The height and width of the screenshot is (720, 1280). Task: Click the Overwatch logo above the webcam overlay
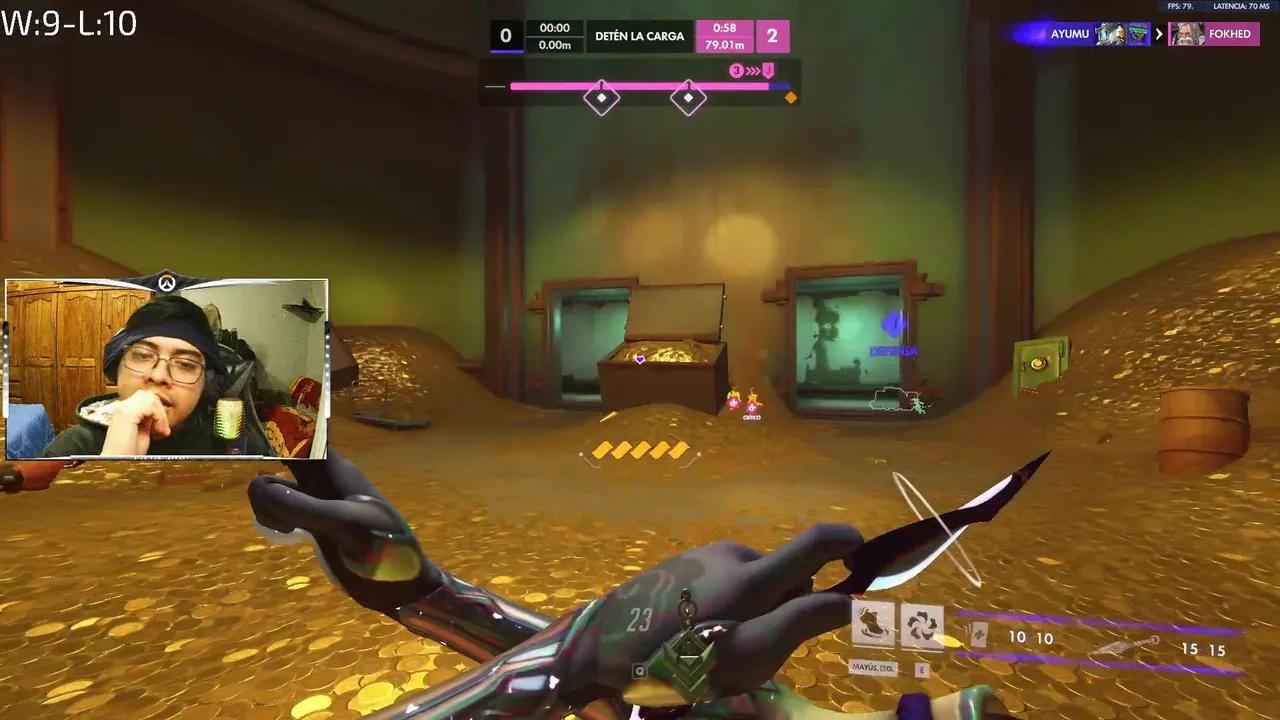166,283
